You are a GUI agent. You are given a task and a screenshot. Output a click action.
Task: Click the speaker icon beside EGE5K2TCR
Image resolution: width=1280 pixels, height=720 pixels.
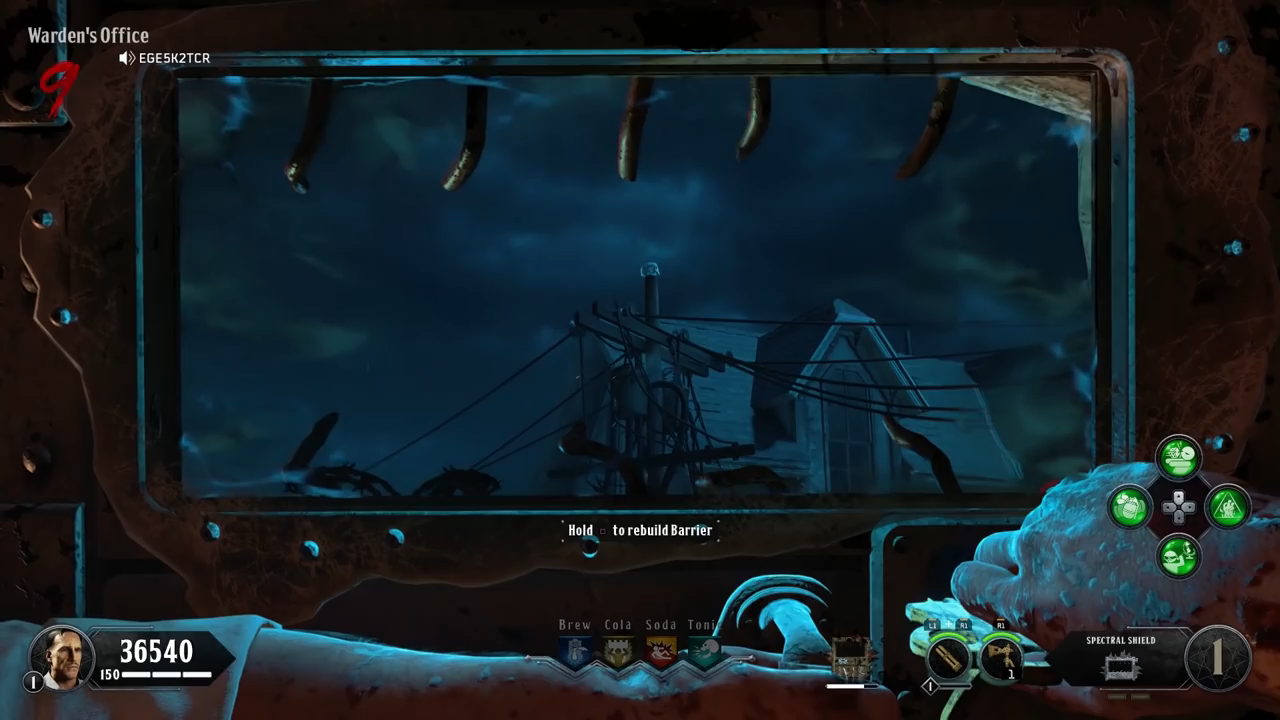[126, 58]
